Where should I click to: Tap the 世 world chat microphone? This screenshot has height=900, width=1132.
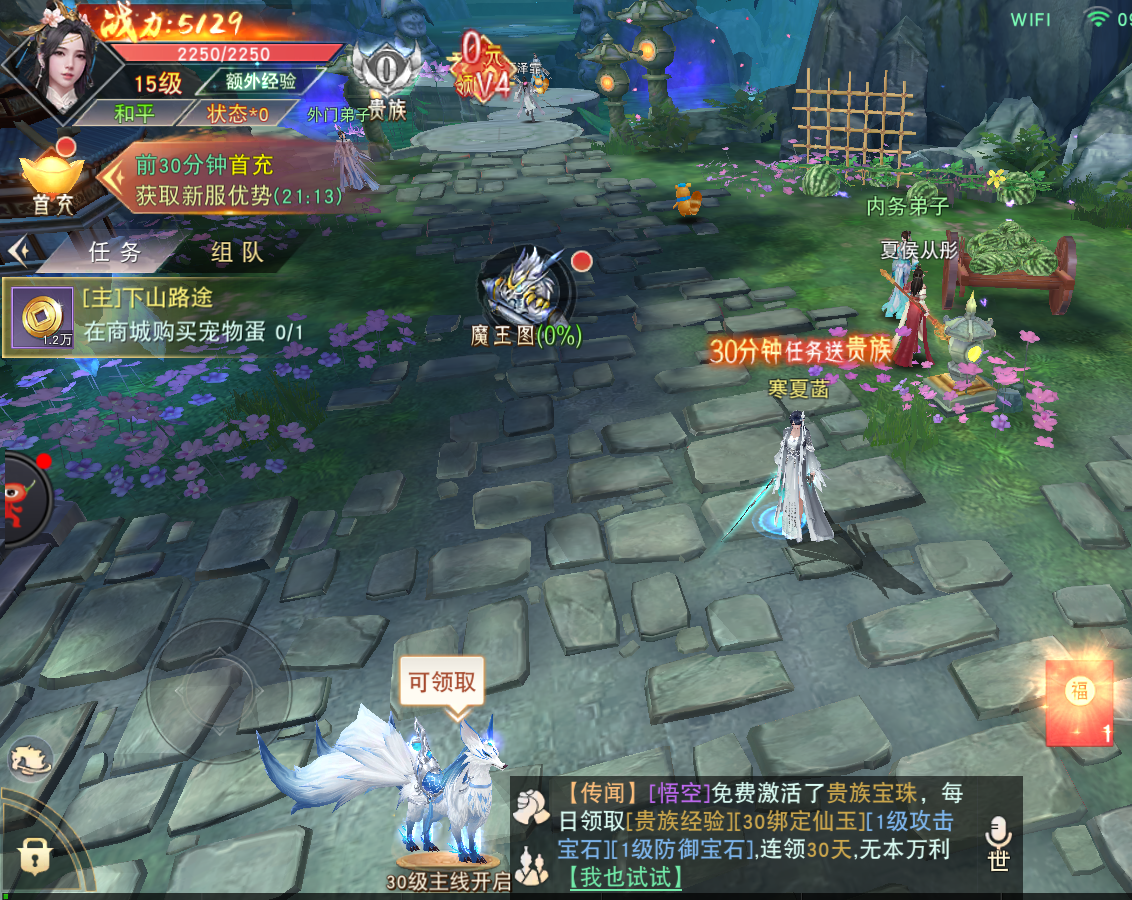(998, 843)
